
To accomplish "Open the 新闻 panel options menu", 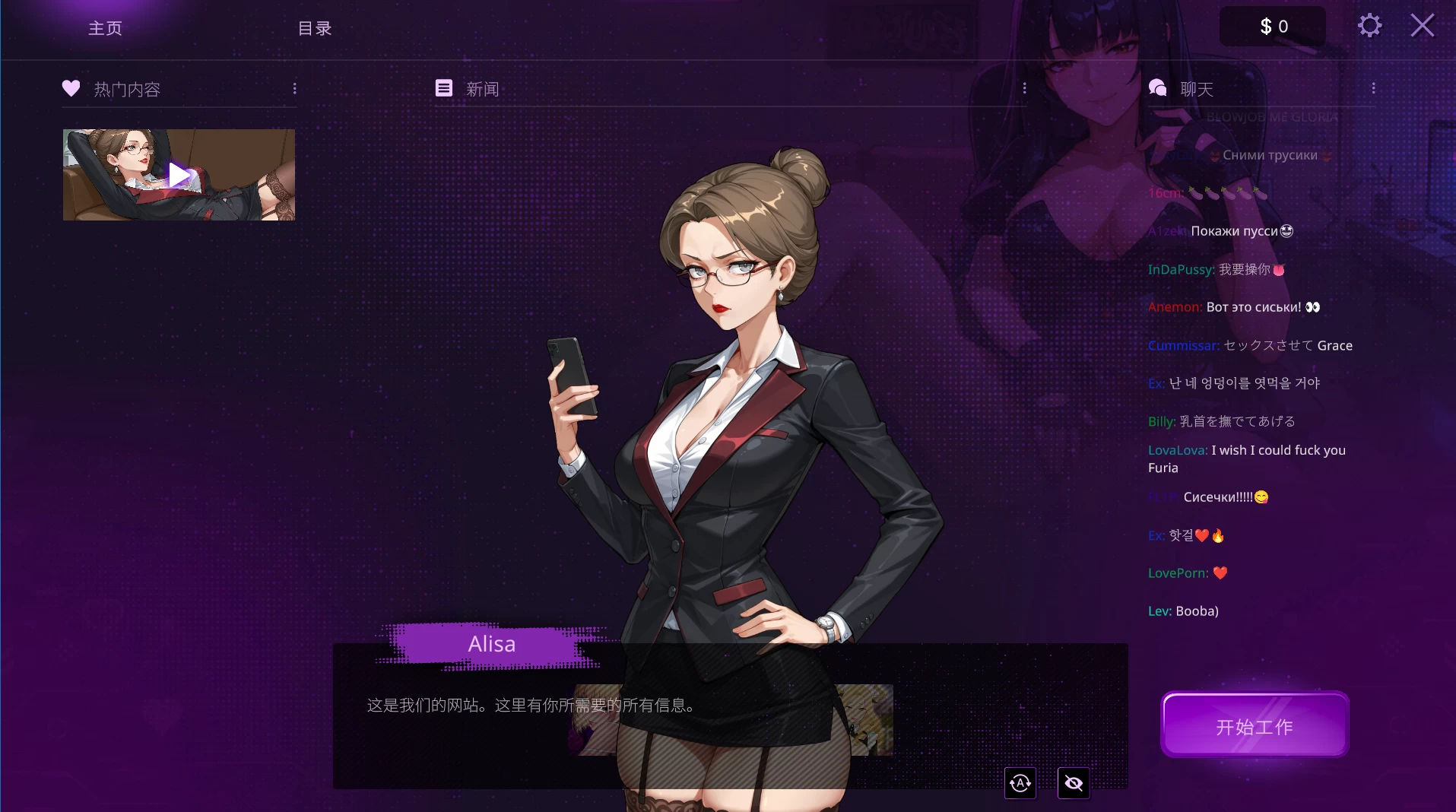I will (1025, 88).
